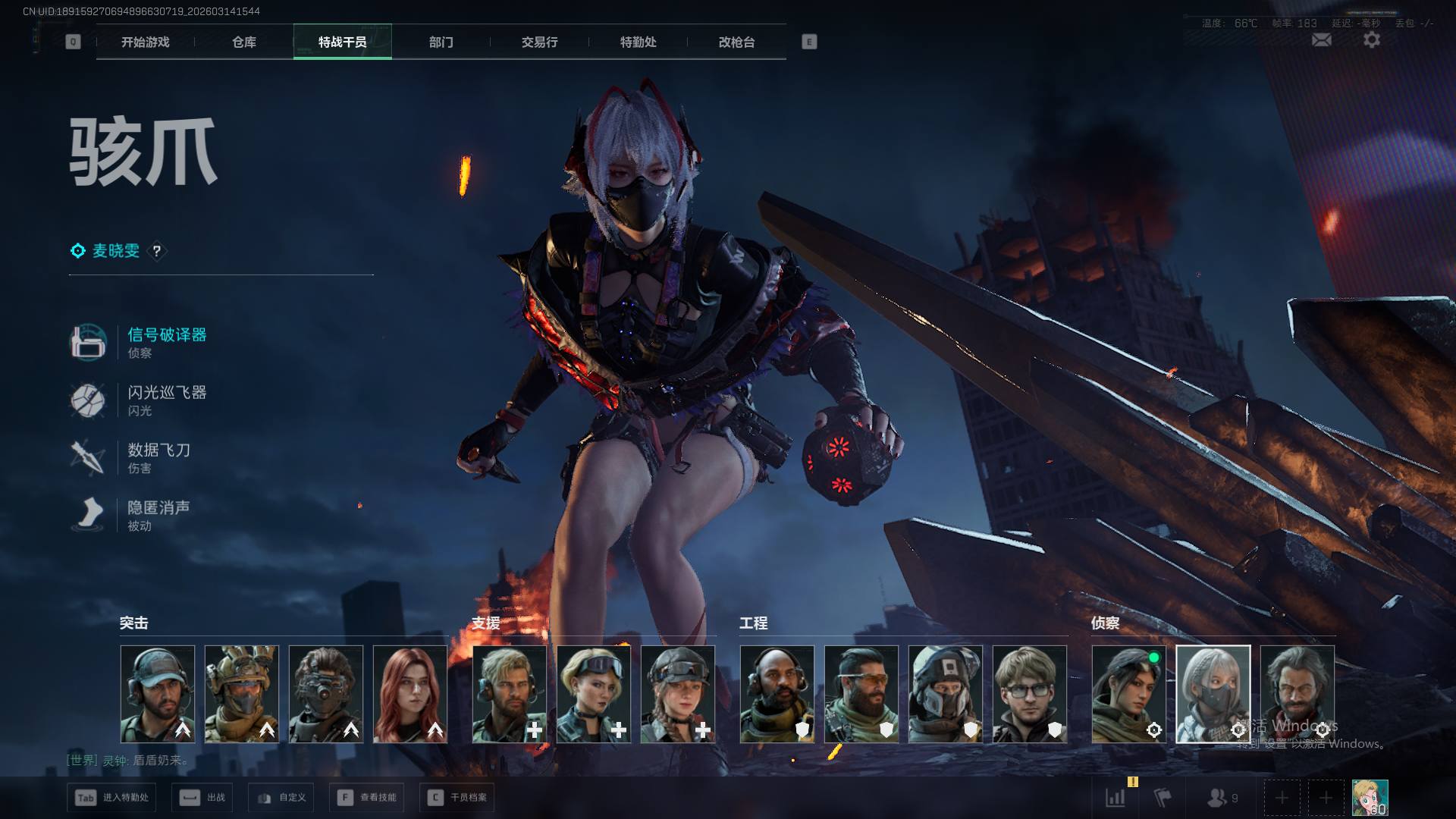This screenshot has height=819, width=1456.
Task: Select the red-haired assault operator portrait
Action: click(410, 694)
